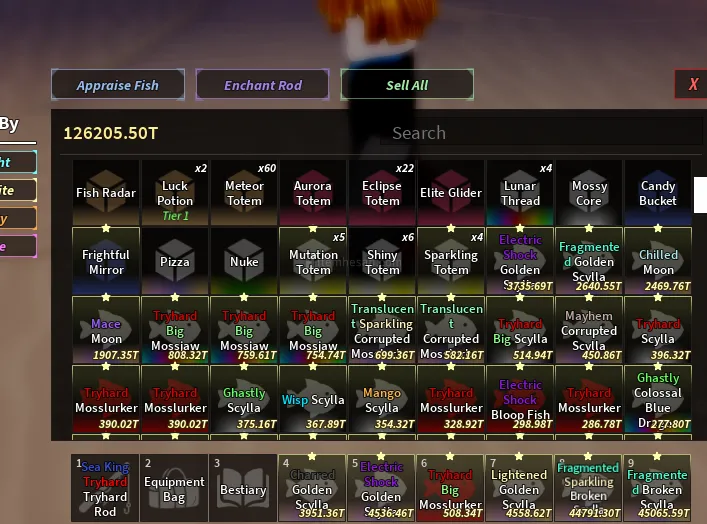This screenshot has height=524, width=707.
Task: Pick the Aurora Totem item
Action: [313, 193]
